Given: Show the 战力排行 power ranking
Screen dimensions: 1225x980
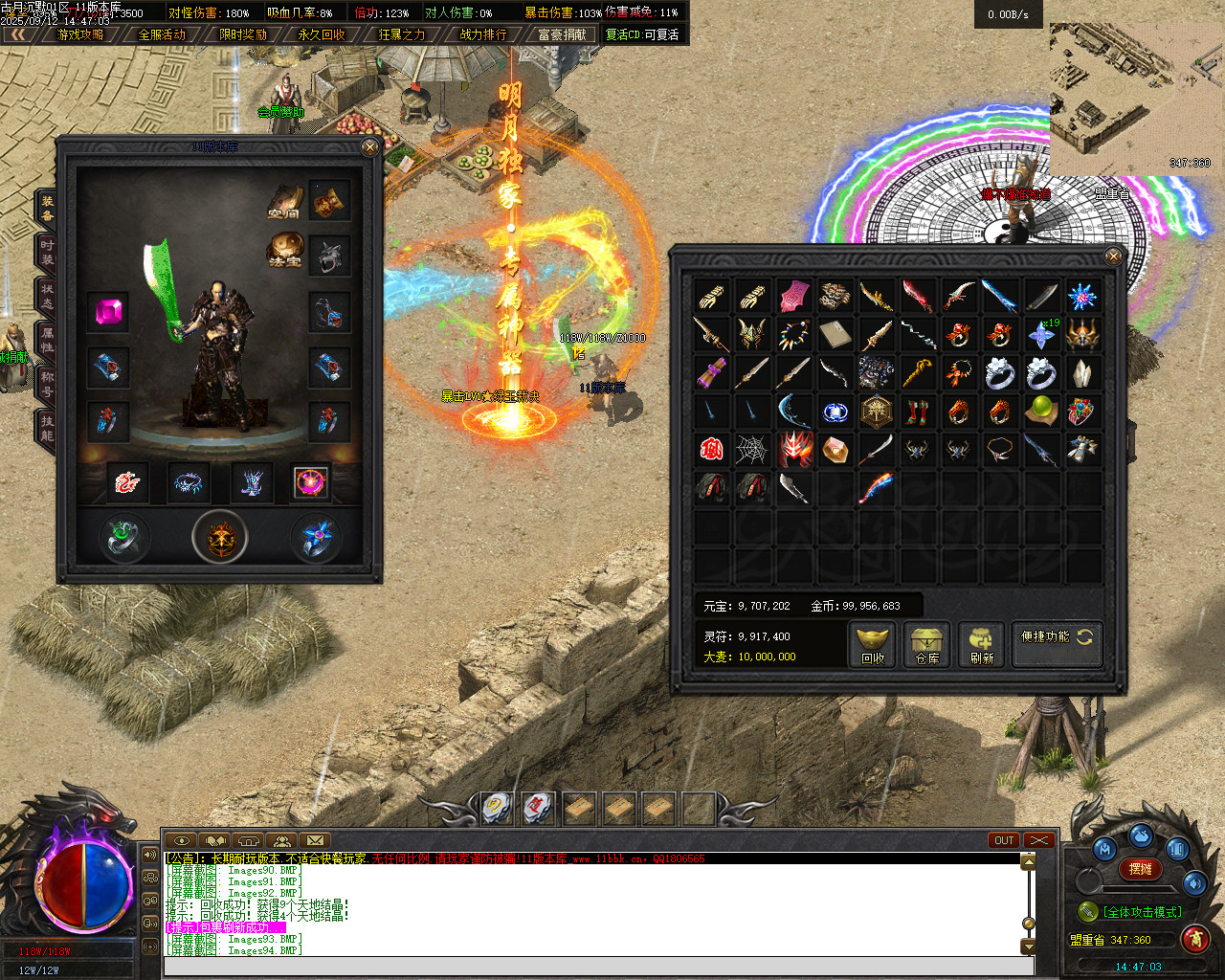Looking at the screenshot, I should (483, 34).
